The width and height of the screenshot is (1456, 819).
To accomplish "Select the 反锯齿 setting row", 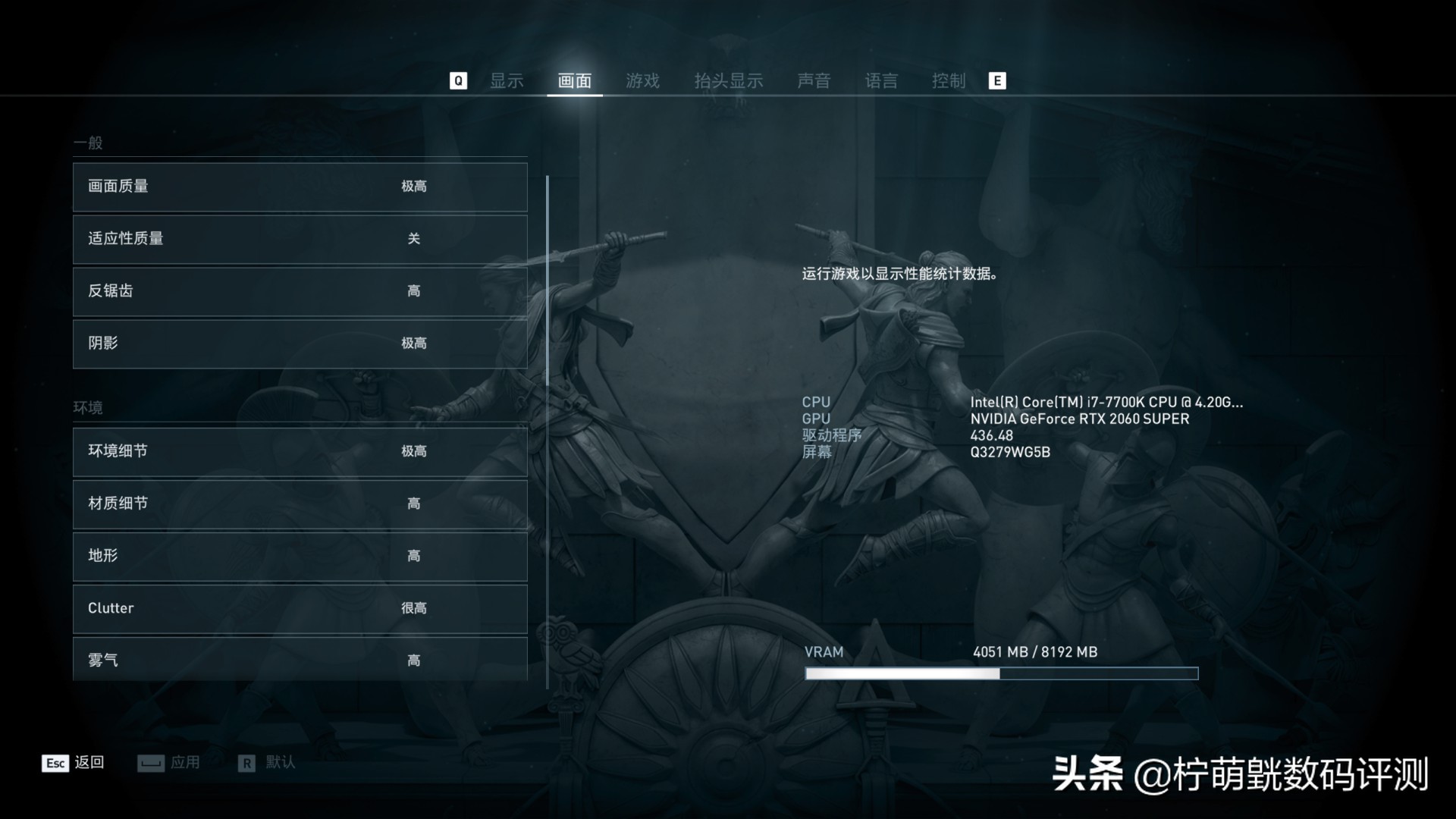I will 300,291.
